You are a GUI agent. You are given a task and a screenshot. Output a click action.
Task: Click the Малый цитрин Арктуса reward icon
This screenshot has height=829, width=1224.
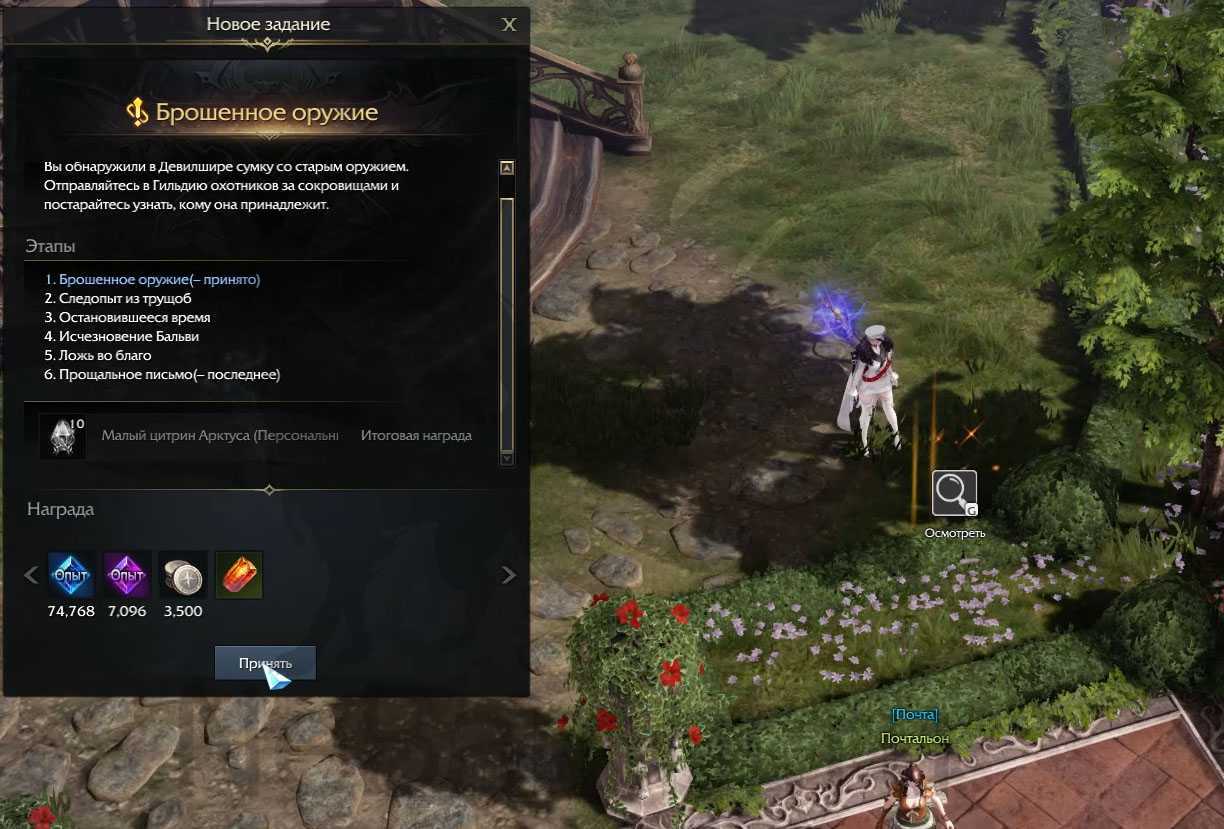(63, 436)
